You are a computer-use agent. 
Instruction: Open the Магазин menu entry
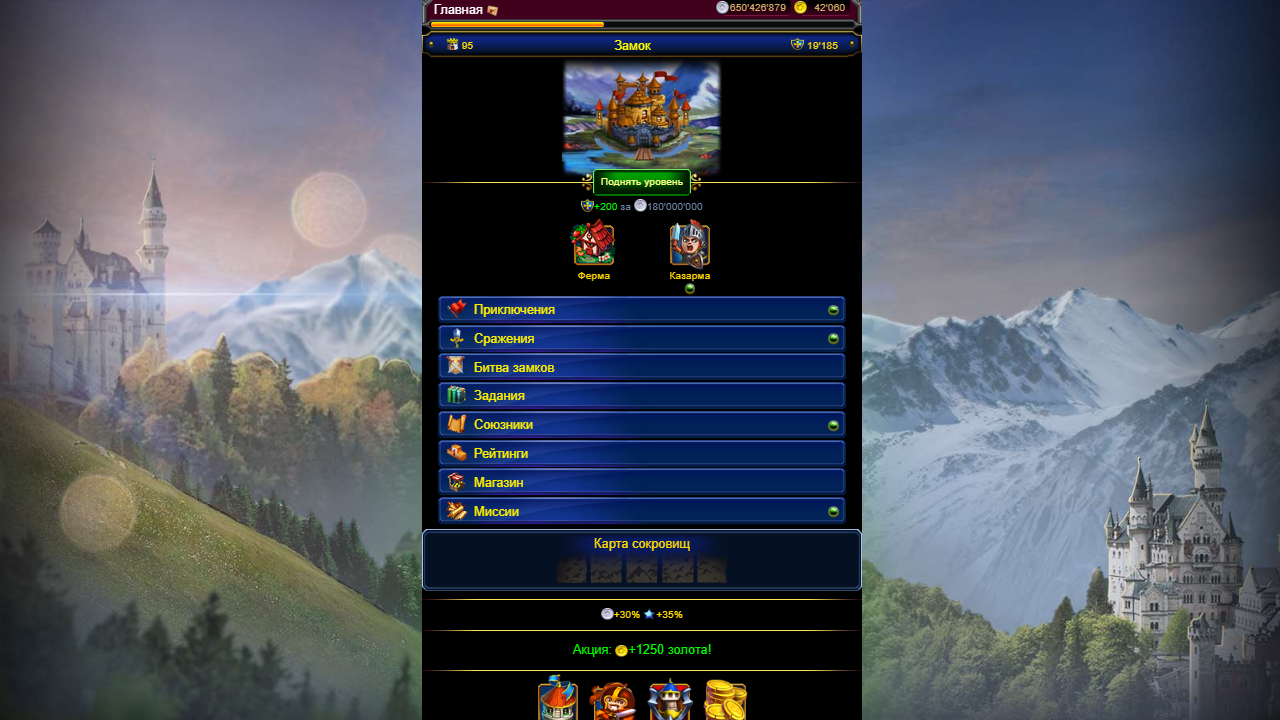click(x=641, y=481)
